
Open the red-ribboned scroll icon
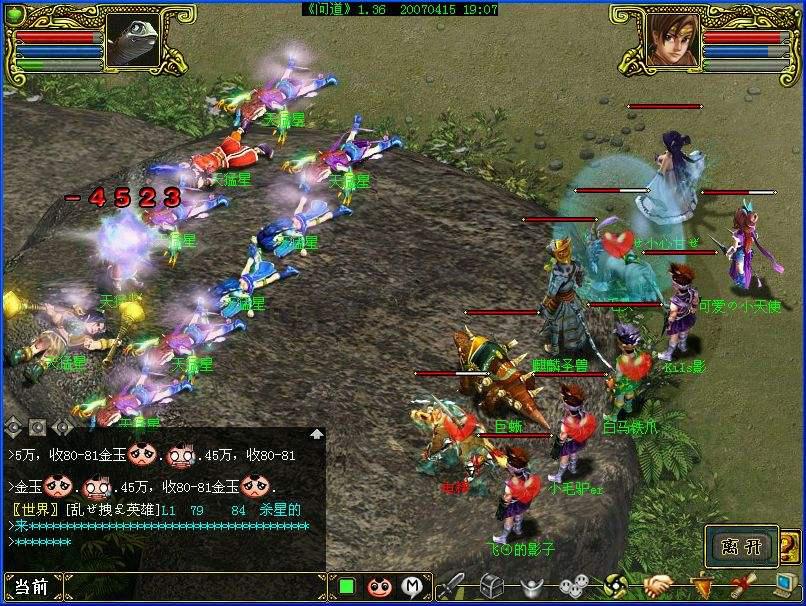point(743,586)
